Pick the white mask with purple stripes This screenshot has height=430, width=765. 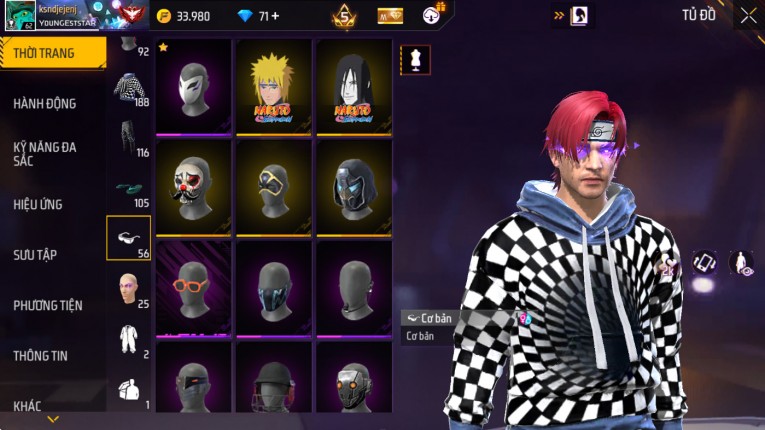(x=193, y=86)
